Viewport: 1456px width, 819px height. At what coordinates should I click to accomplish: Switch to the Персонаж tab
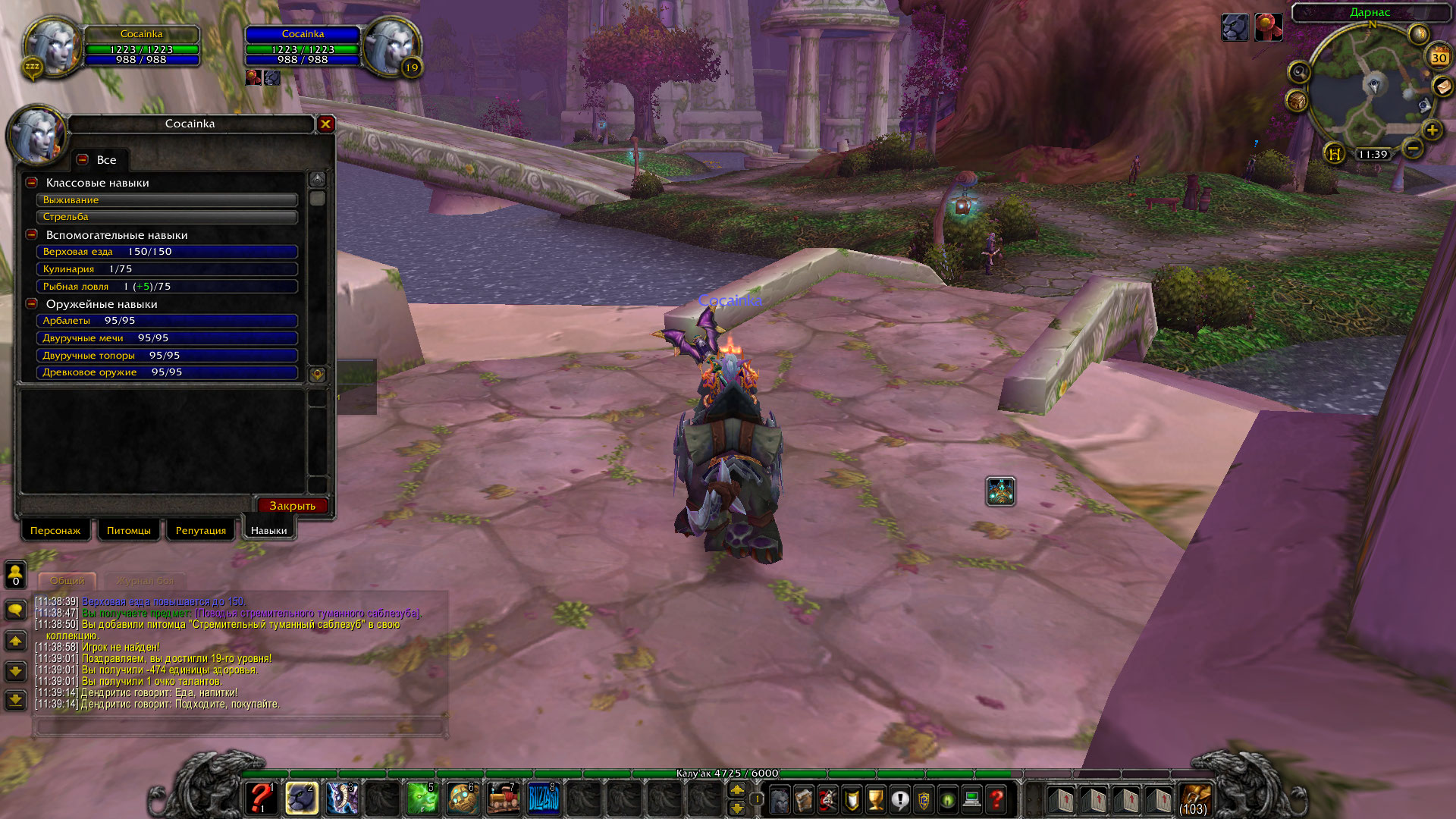55,530
